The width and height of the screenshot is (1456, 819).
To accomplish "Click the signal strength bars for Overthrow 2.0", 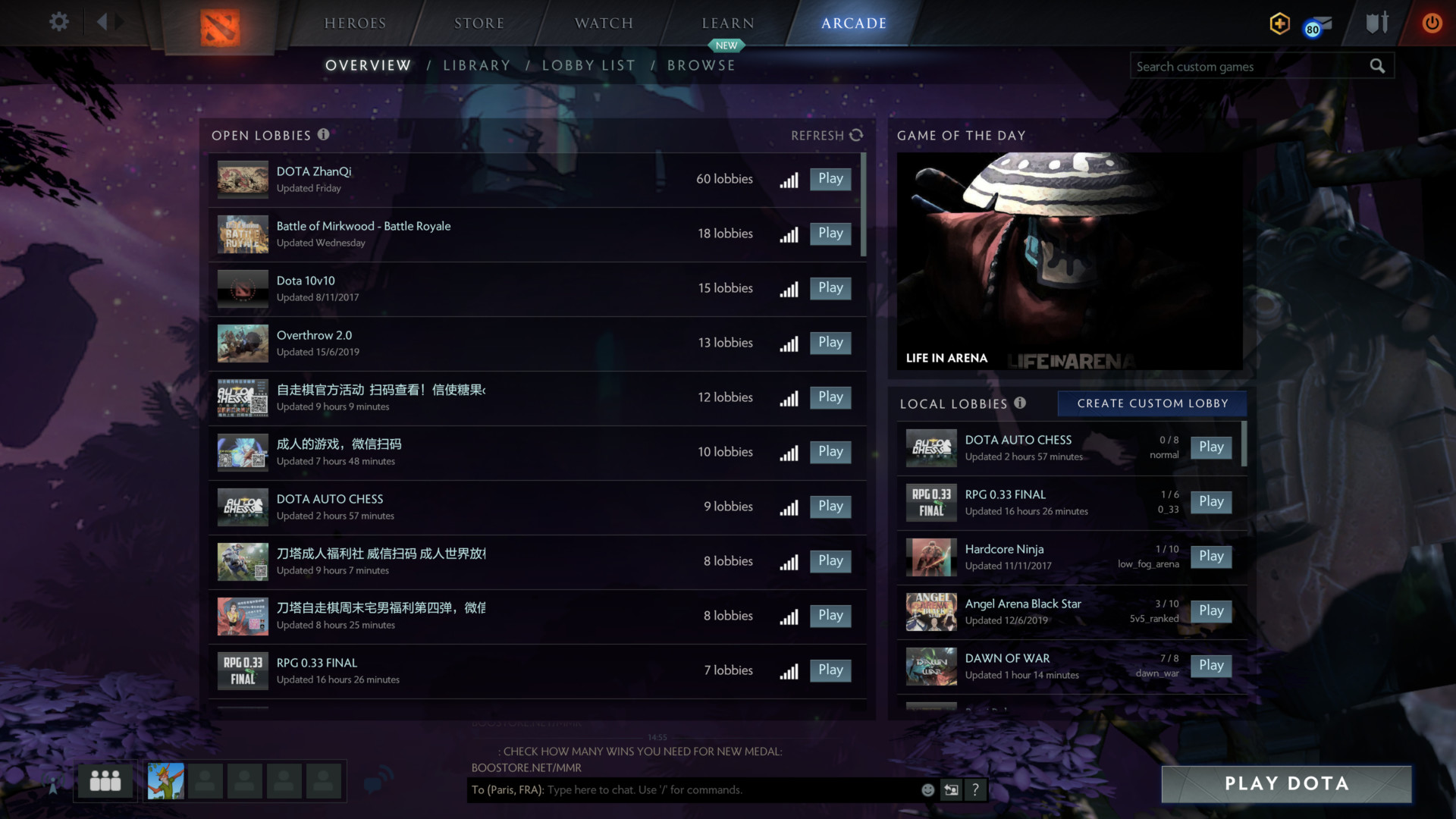I will pyautogui.click(x=789, y=344).
